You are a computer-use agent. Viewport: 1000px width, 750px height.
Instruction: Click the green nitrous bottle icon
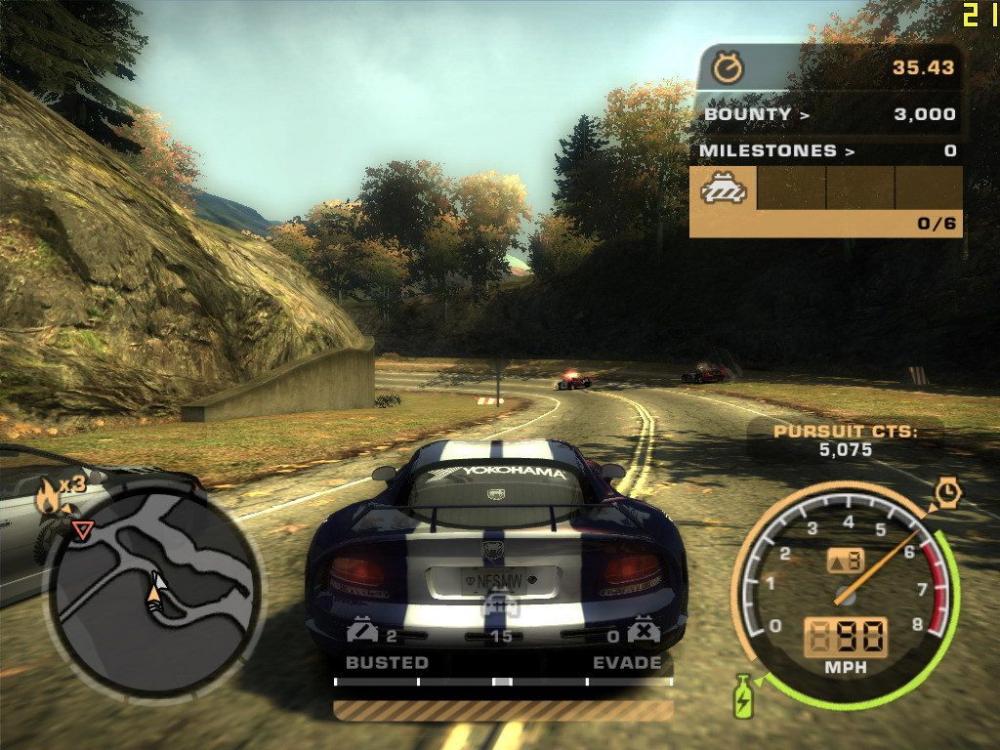(743, 696)
